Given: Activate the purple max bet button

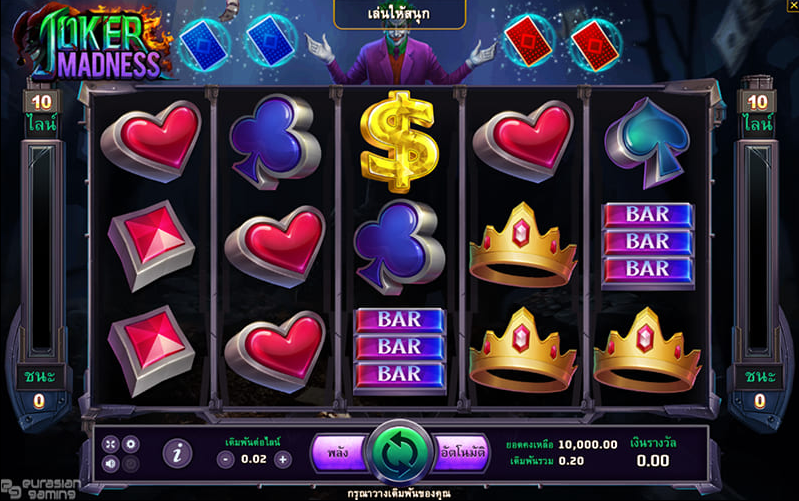Looking at the screenshot, I should pyautogui.click(x=337, y=453).
